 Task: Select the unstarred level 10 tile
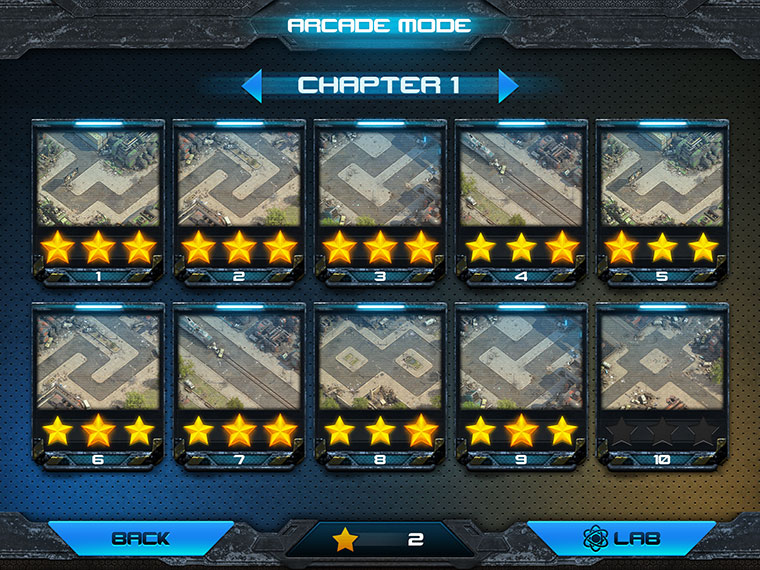pyautogui.click(x=662, y=386)
